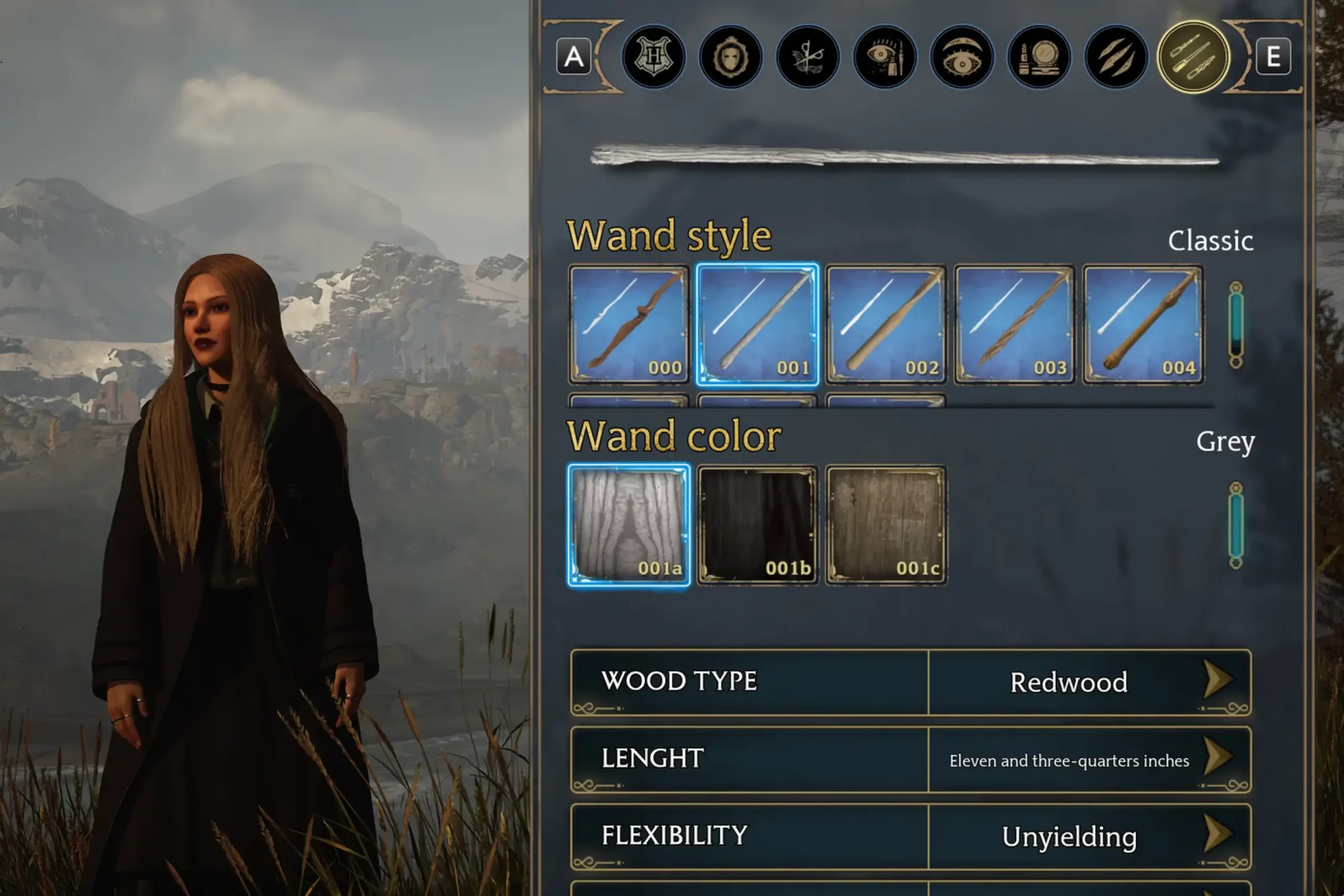Select the Classic wand style 001
The height and width of the screenshot is (896, 1344).
tap(757, 324)
